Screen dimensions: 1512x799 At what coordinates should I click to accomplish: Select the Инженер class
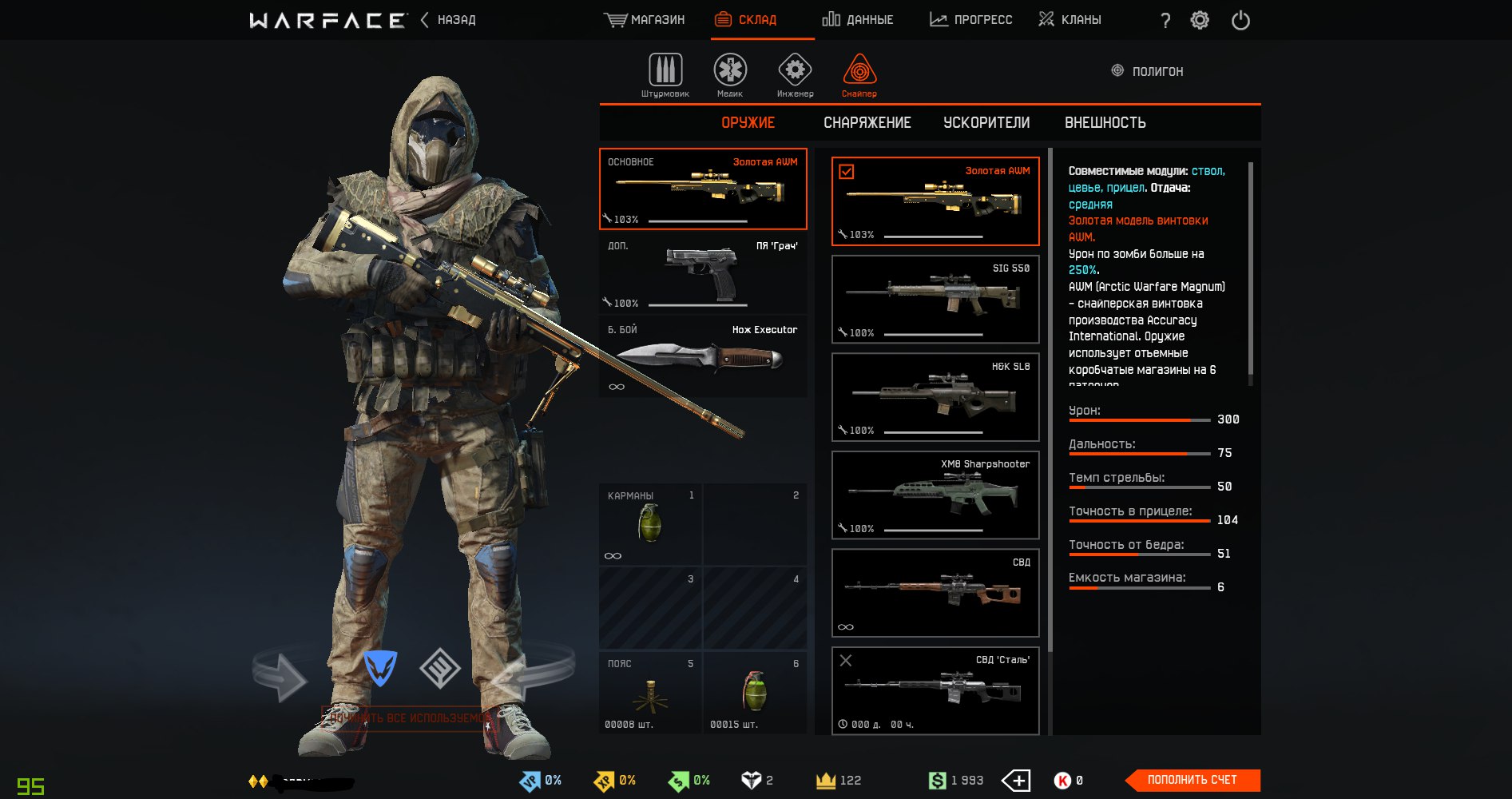click(795, 75)
